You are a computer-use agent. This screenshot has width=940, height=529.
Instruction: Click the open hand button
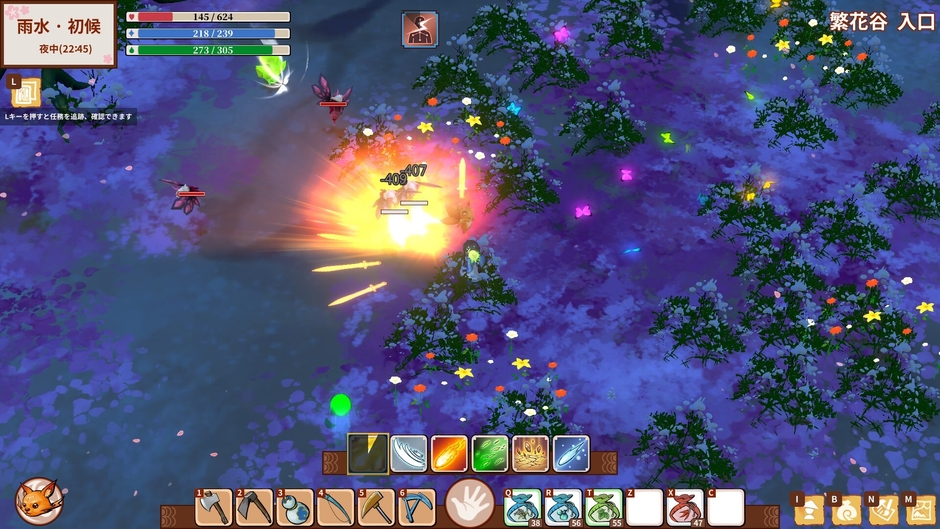[470, 501]
